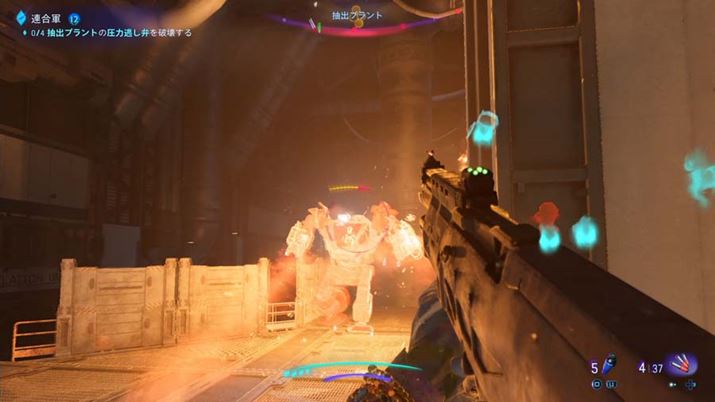The width and height of the screenshot is (715, 402).
Task: Select the 抽出プラント location marker on the compass
Action: point(358,16)
